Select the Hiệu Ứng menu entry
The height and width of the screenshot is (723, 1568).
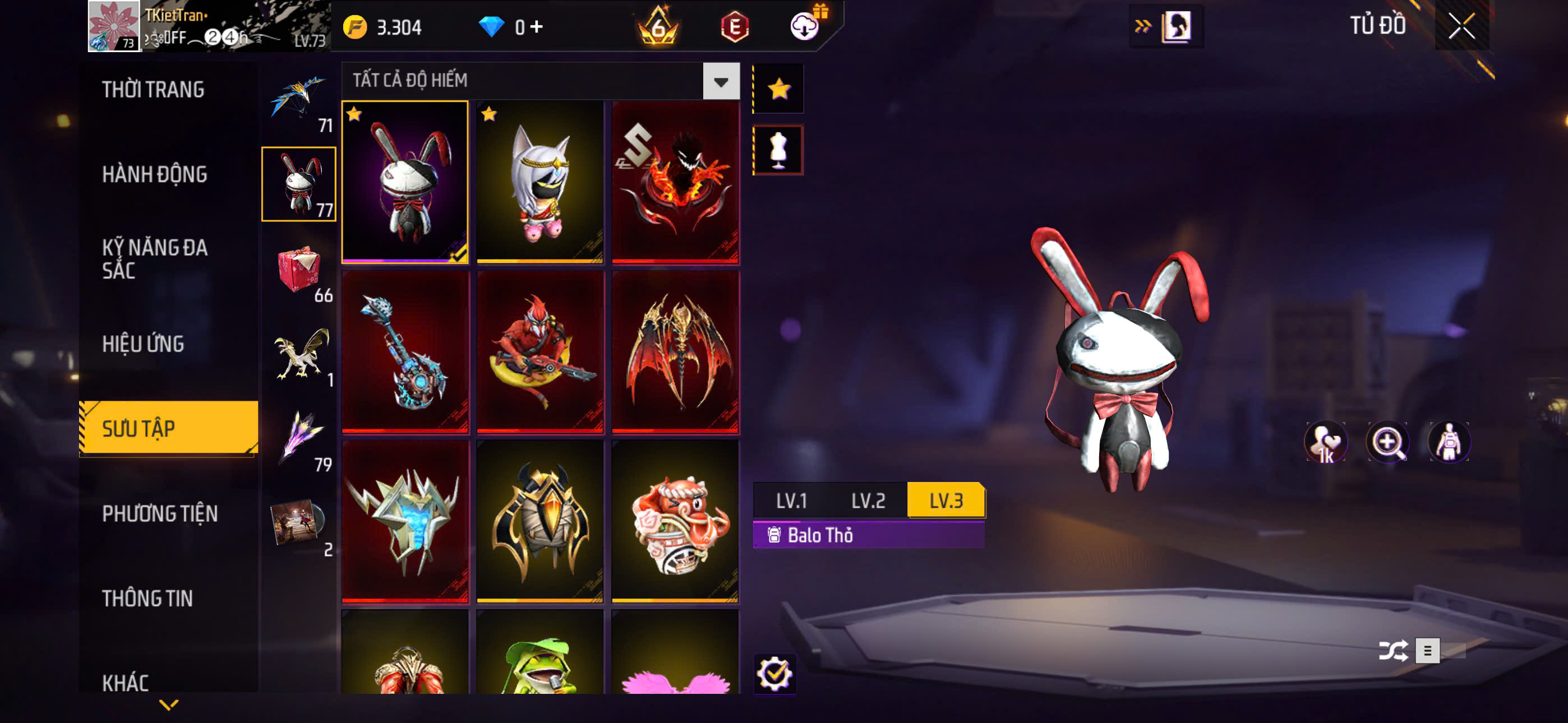point(143,344)
